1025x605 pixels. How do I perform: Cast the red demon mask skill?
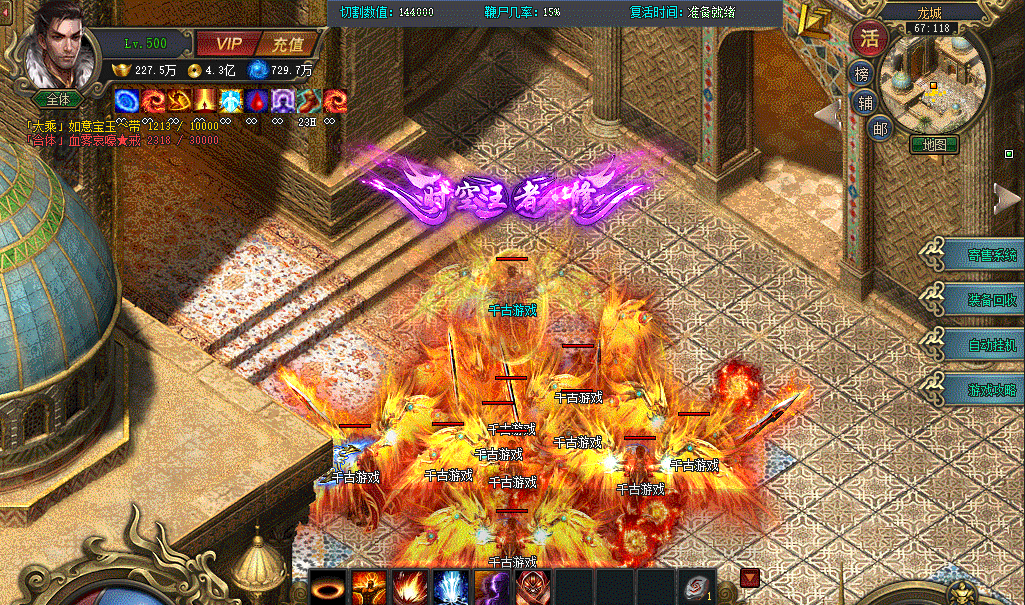[533, 588]
